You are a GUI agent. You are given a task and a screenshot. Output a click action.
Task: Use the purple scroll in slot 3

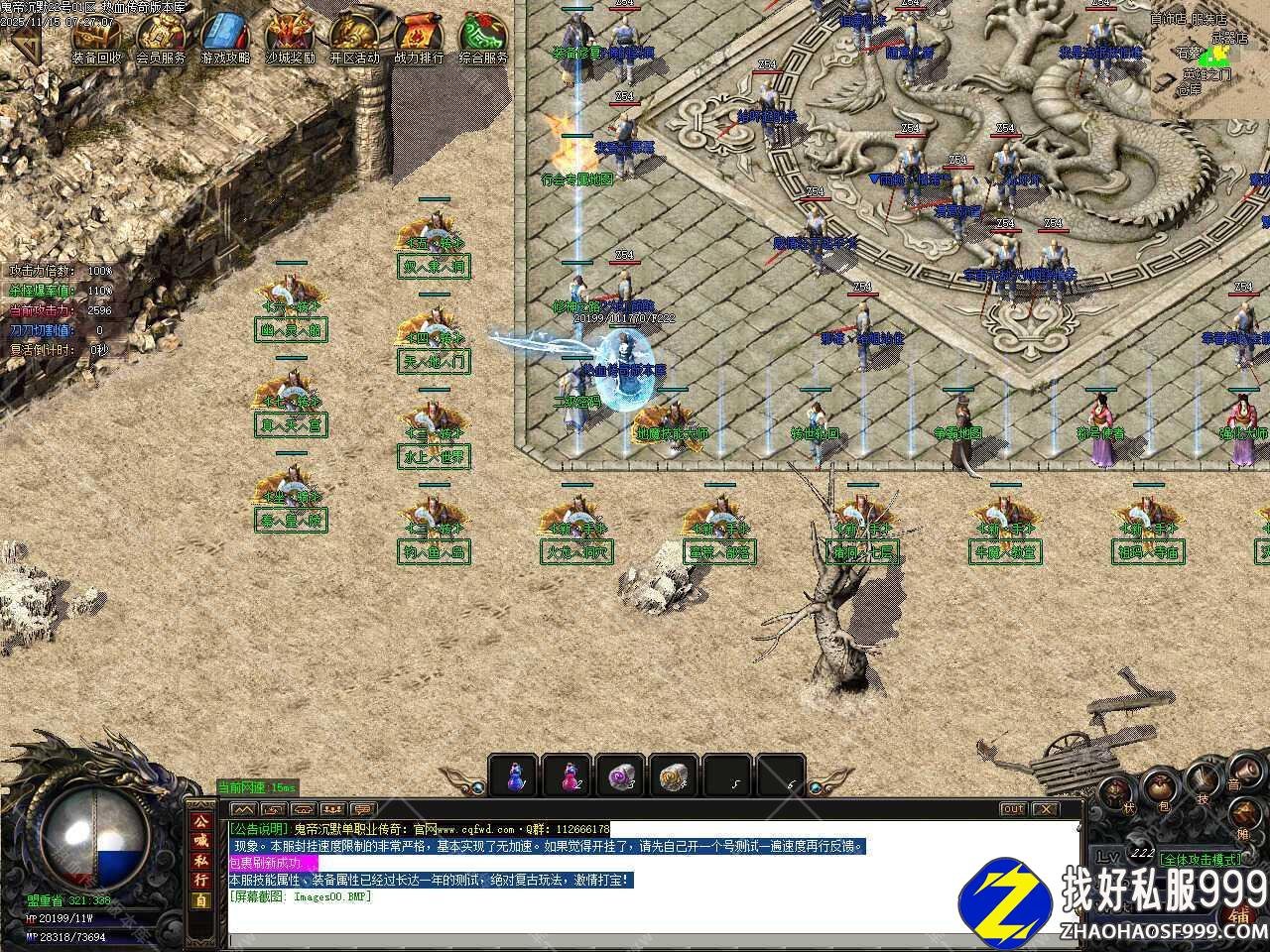(622, 774)
